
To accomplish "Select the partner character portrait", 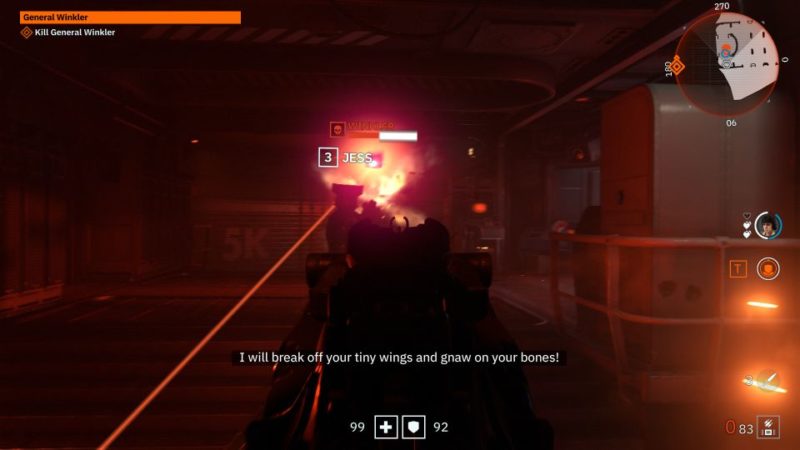I will coord(767,225).
